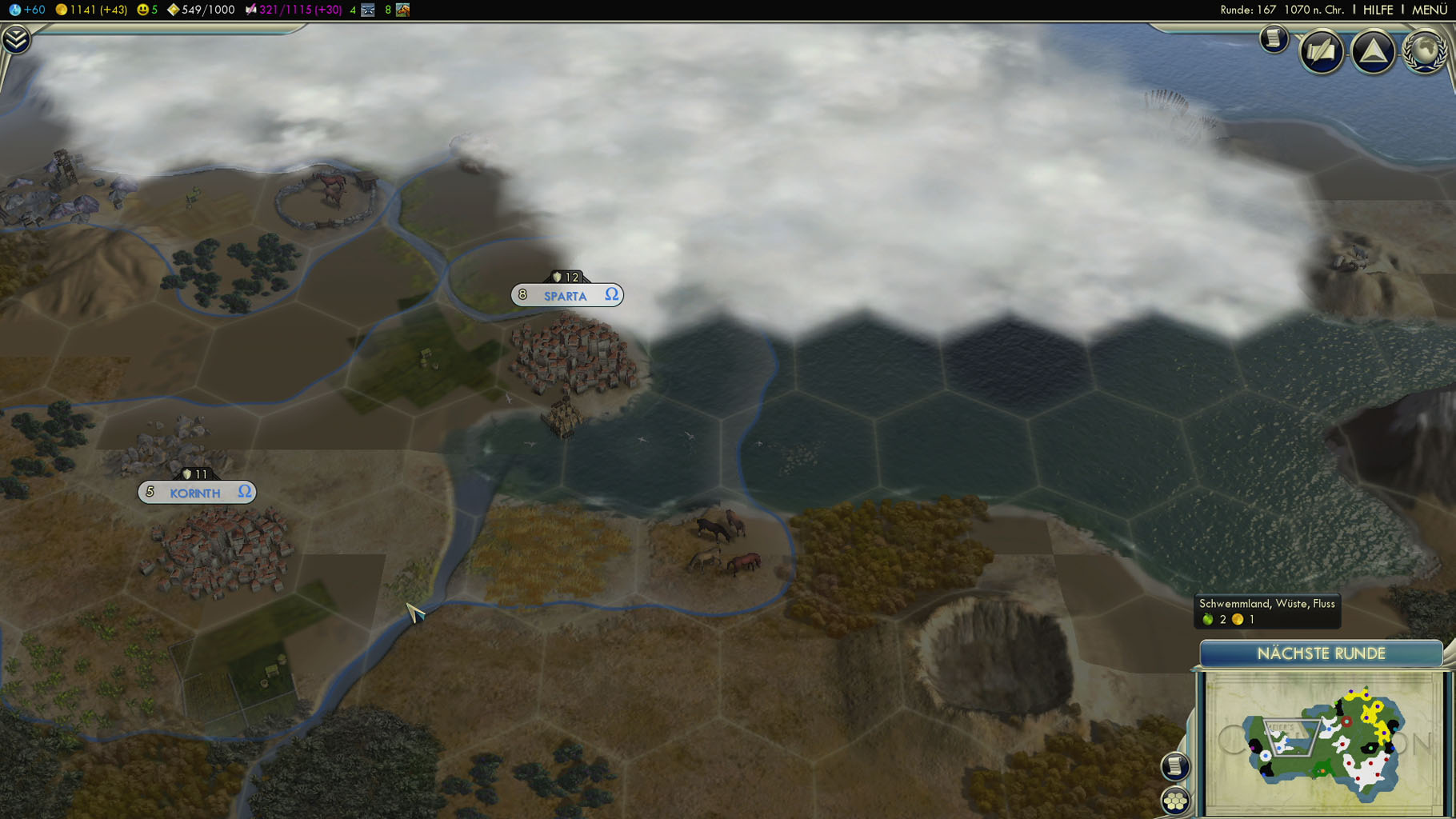Image resolution: width=1456 pixels, height=819 pixels.
Task: Select the Korinth city banner
Action: pos(196,493)
